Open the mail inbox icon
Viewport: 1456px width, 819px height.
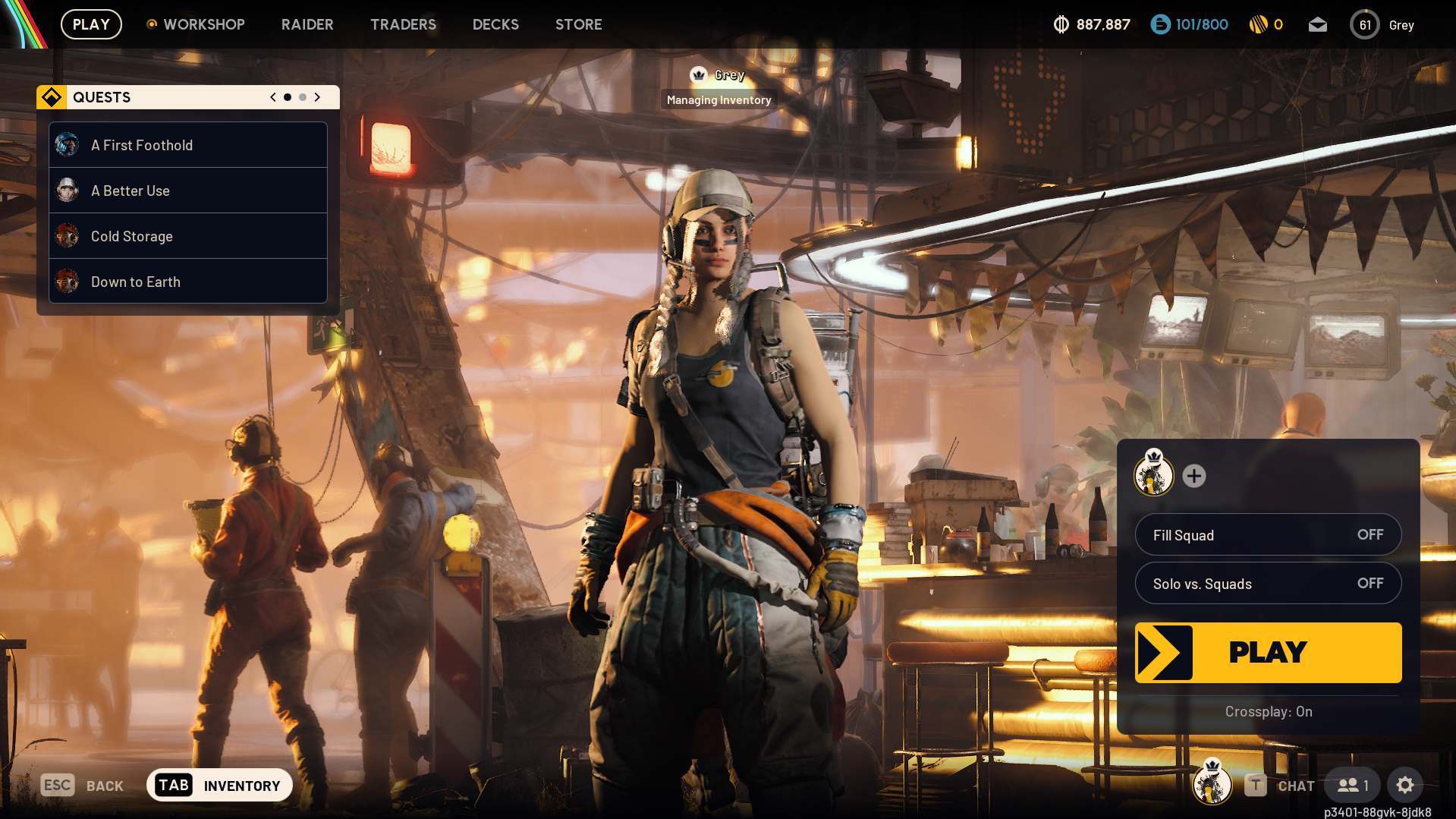[1318, 25]
